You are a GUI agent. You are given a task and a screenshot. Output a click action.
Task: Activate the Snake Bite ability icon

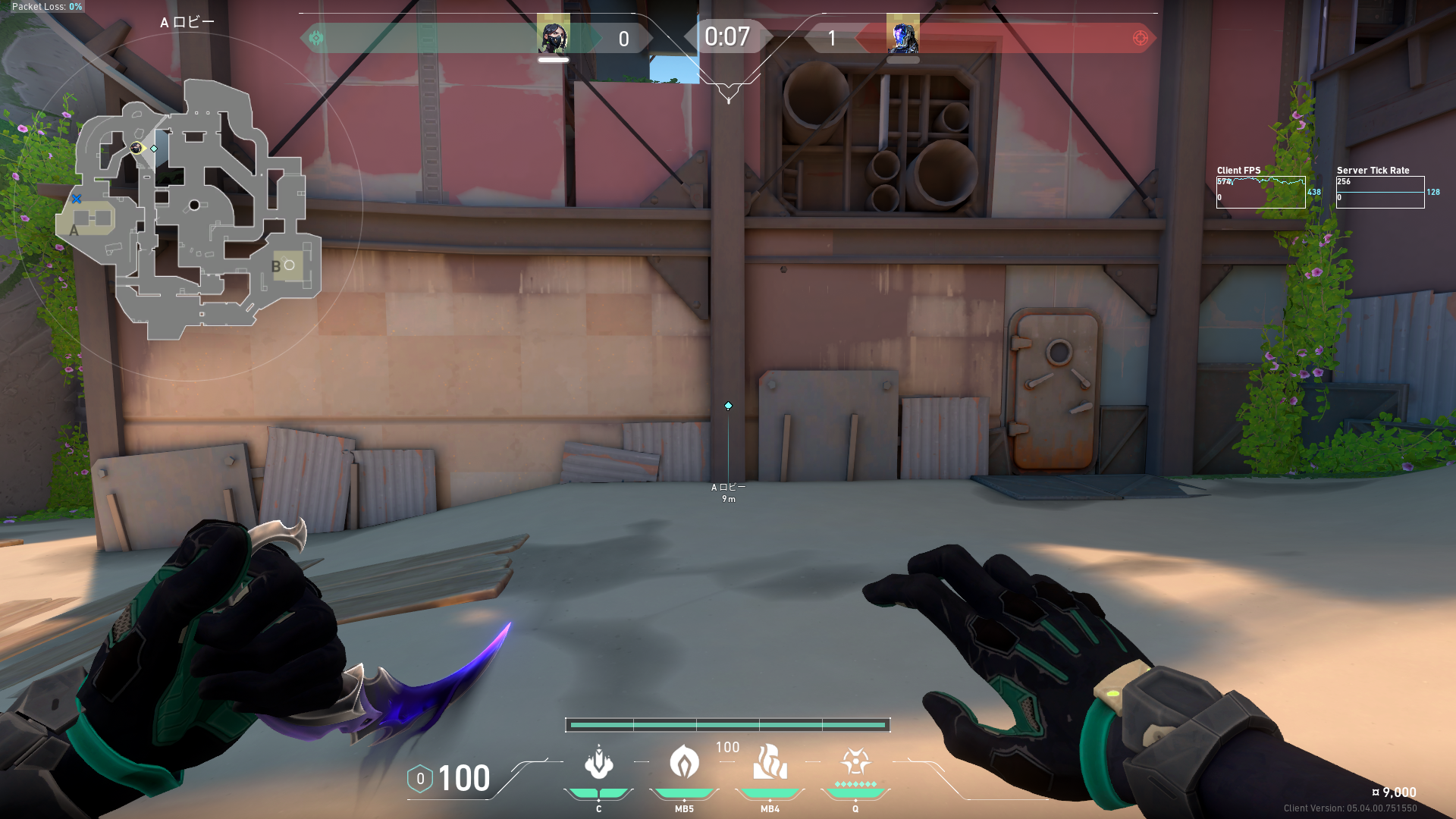pos(599,763)
